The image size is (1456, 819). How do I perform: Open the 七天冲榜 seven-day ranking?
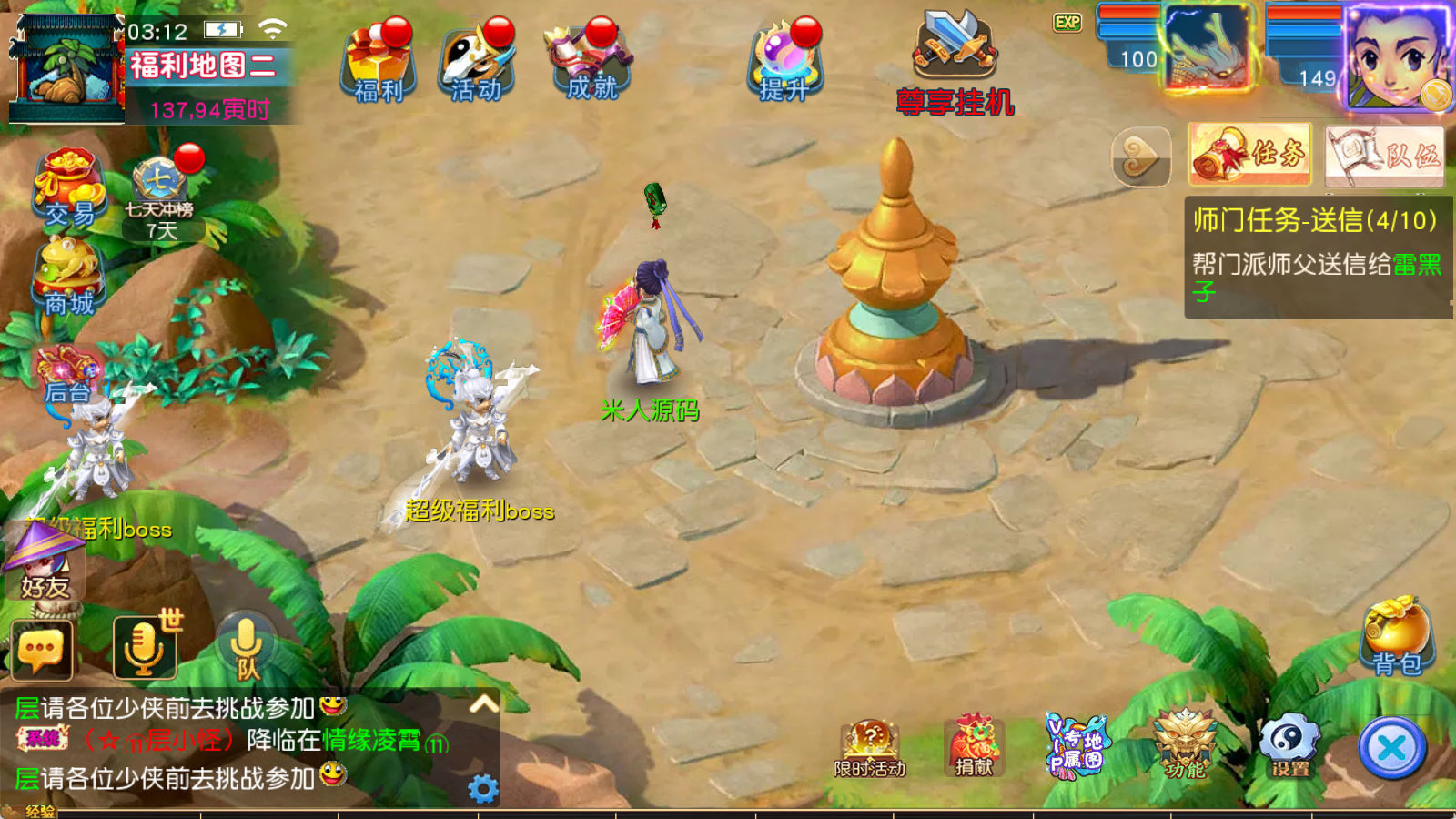click(x=160, y=196)
